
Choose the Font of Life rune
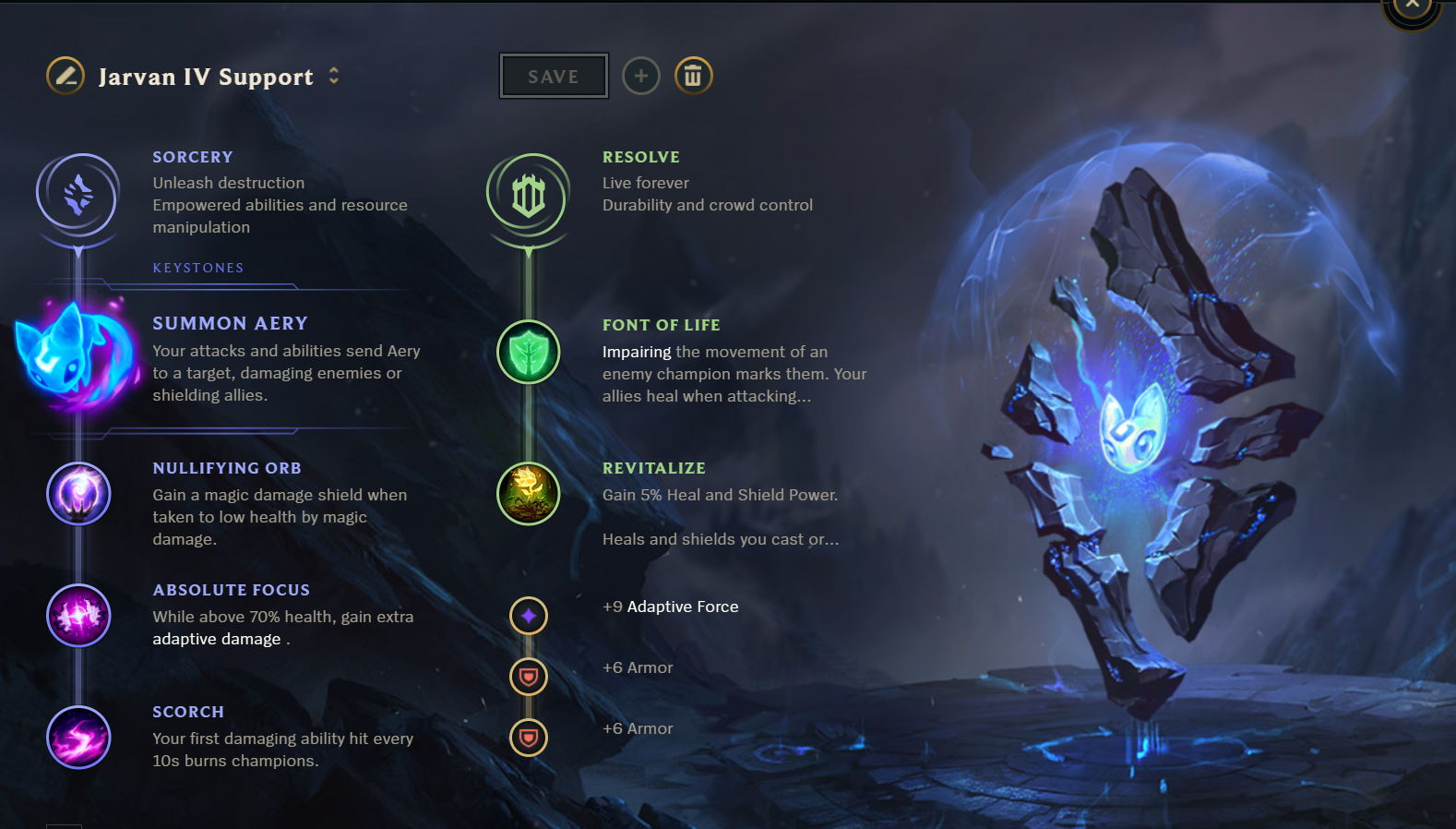click(529, 352)
